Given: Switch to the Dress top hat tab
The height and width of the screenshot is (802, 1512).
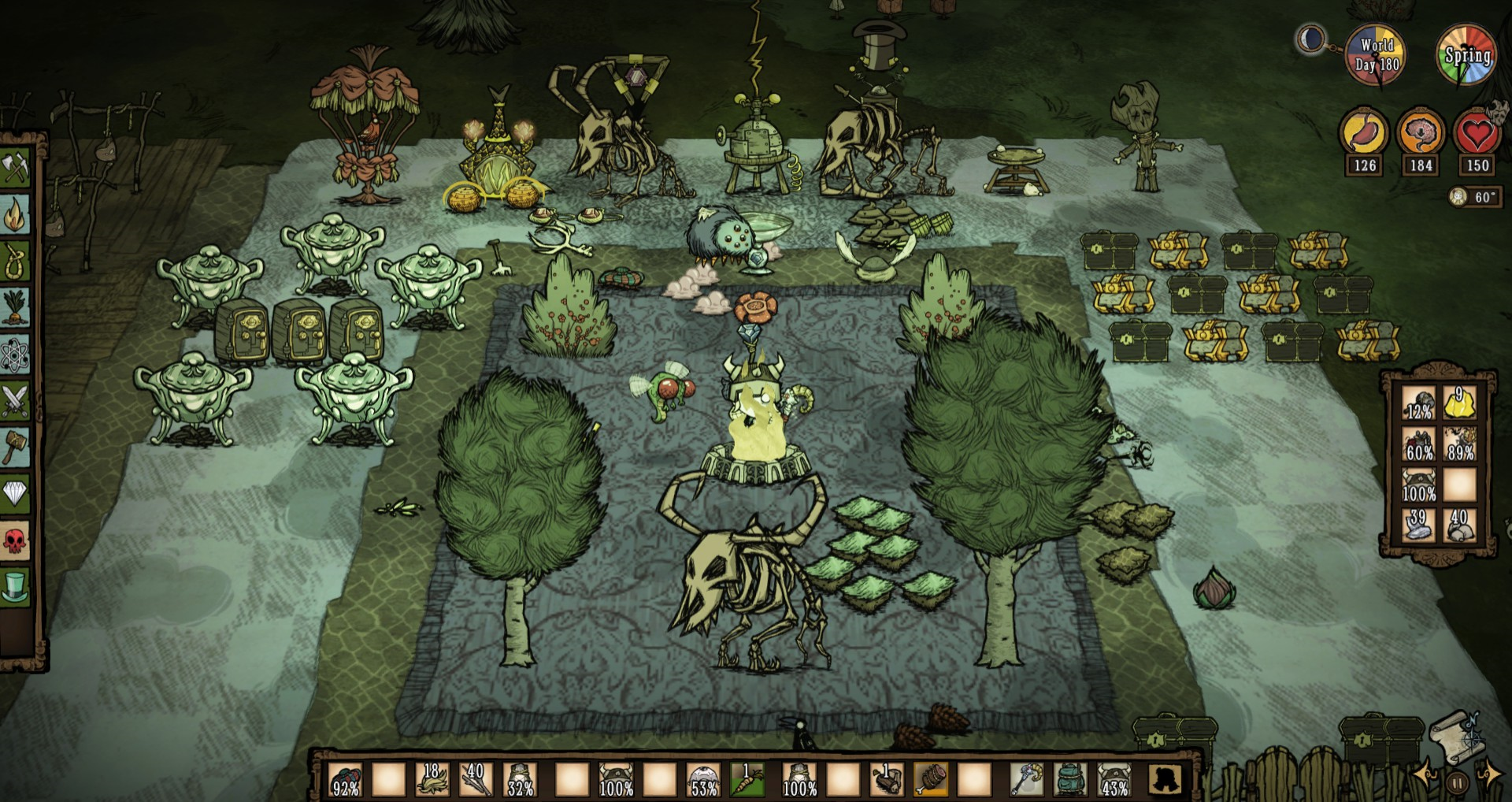Looking at the screenshot, I should 15,587.
